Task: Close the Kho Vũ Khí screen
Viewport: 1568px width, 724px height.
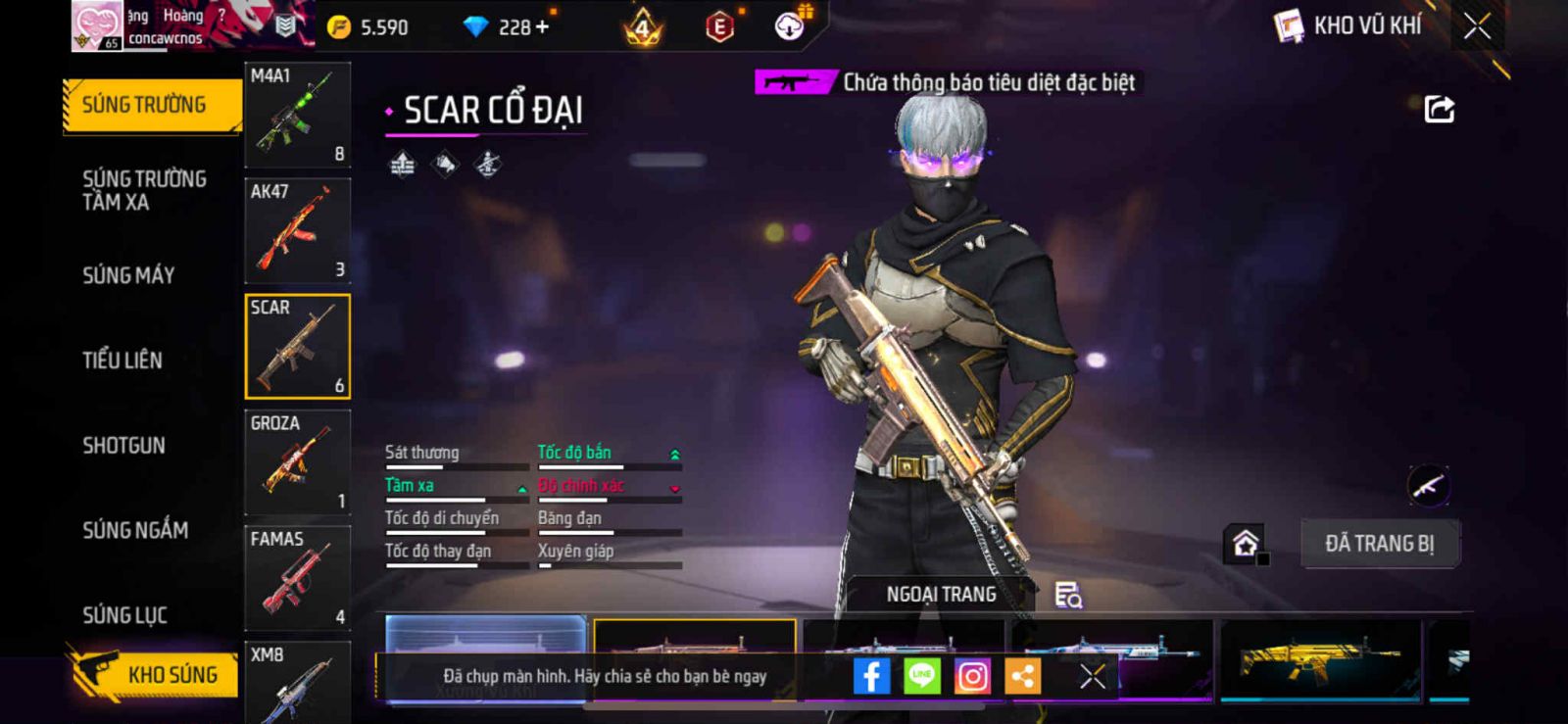Action: click(x=1477, y=26)
